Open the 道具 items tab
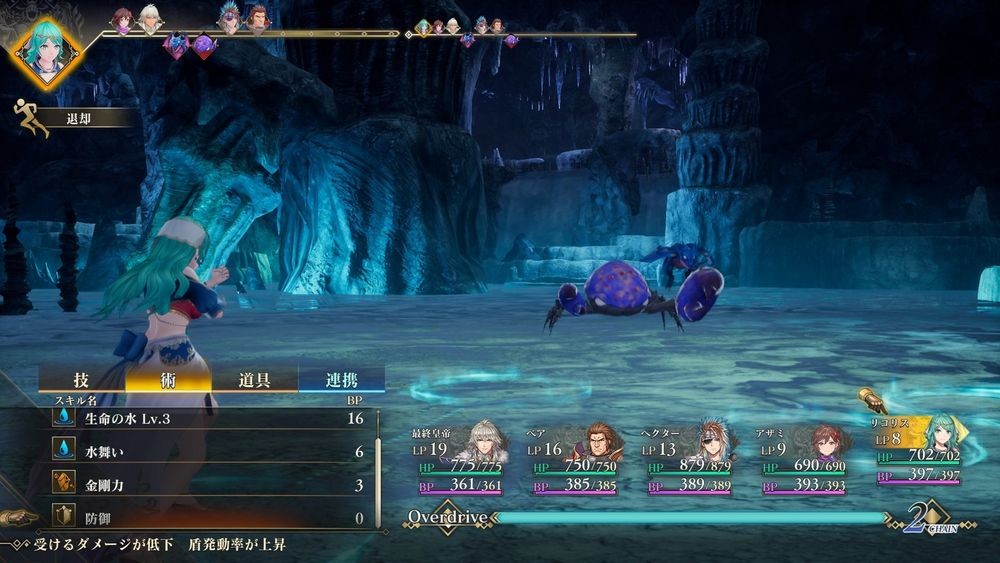This screenshot has height=563, width=1000. click(254, 380)
